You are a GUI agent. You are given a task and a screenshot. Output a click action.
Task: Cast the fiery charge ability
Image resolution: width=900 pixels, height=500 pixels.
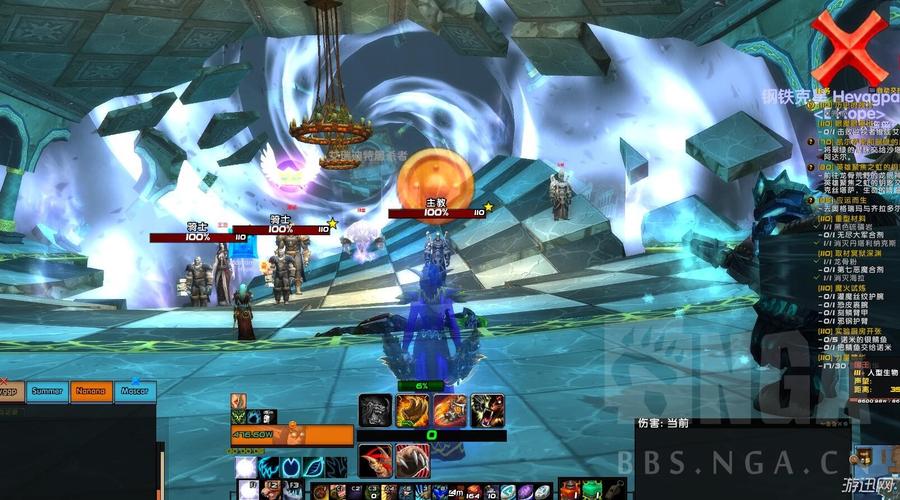click(449, 409)
